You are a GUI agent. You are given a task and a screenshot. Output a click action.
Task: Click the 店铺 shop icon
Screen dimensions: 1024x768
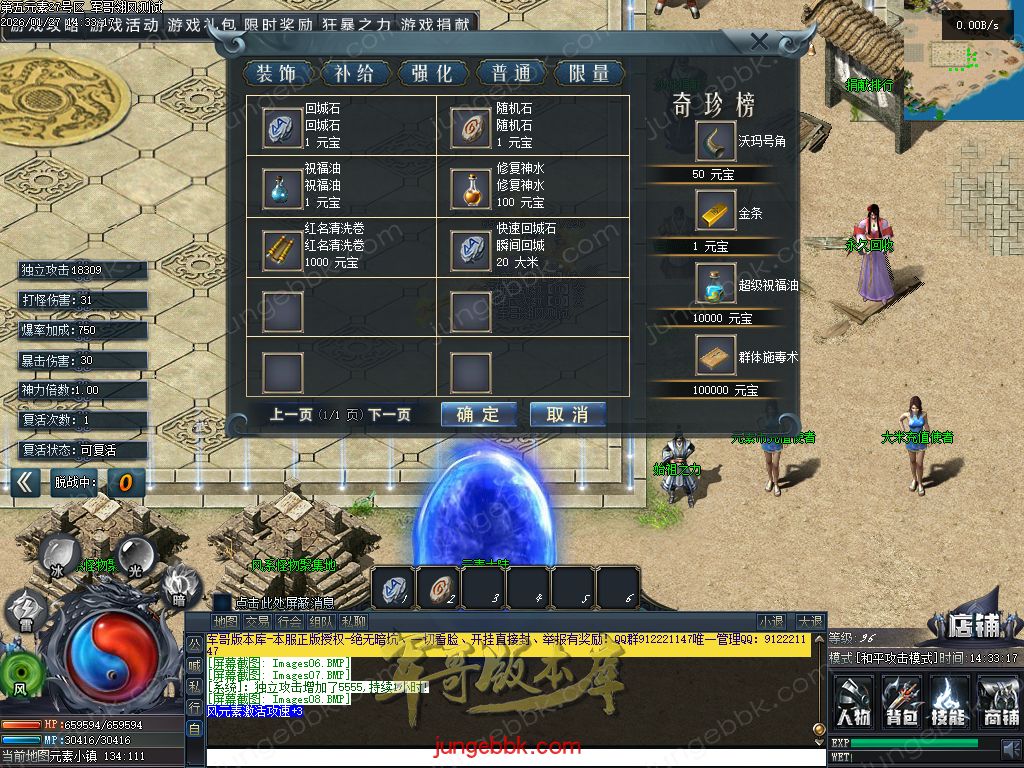coord(970,625)
